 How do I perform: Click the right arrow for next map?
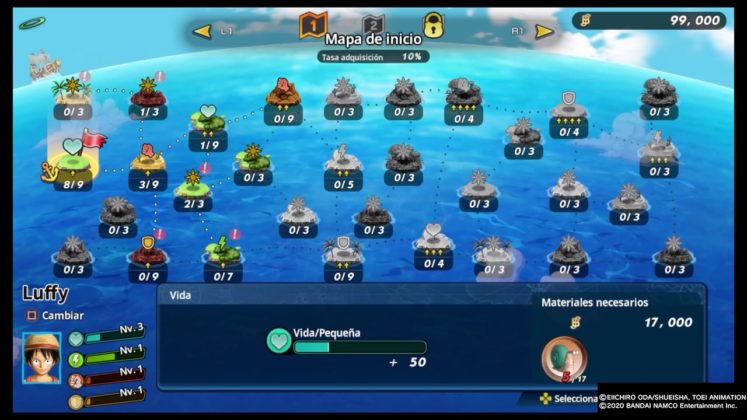tap(544, 31)
